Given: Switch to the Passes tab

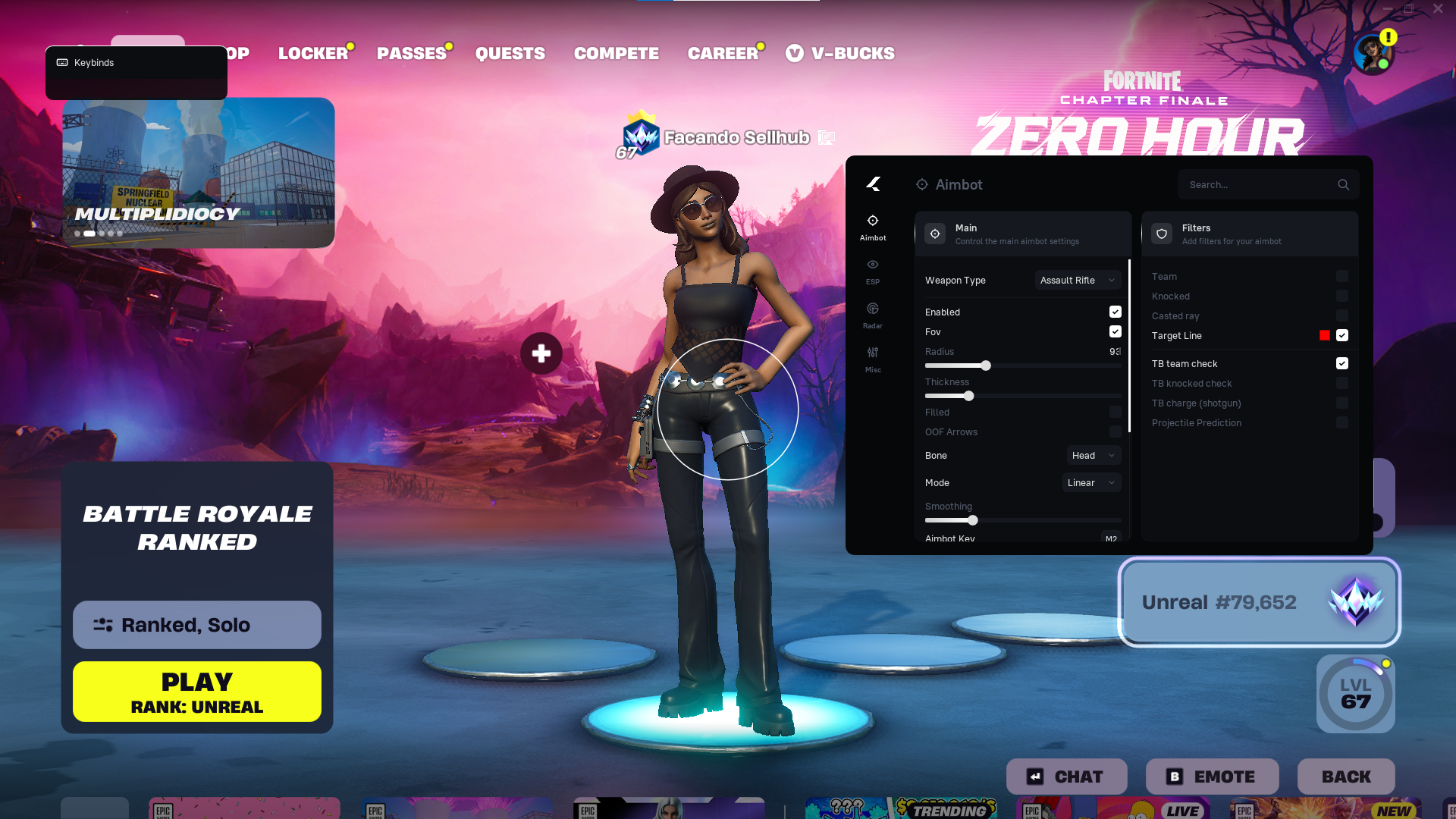Looking at the screenshot, I should pos(411,53).
